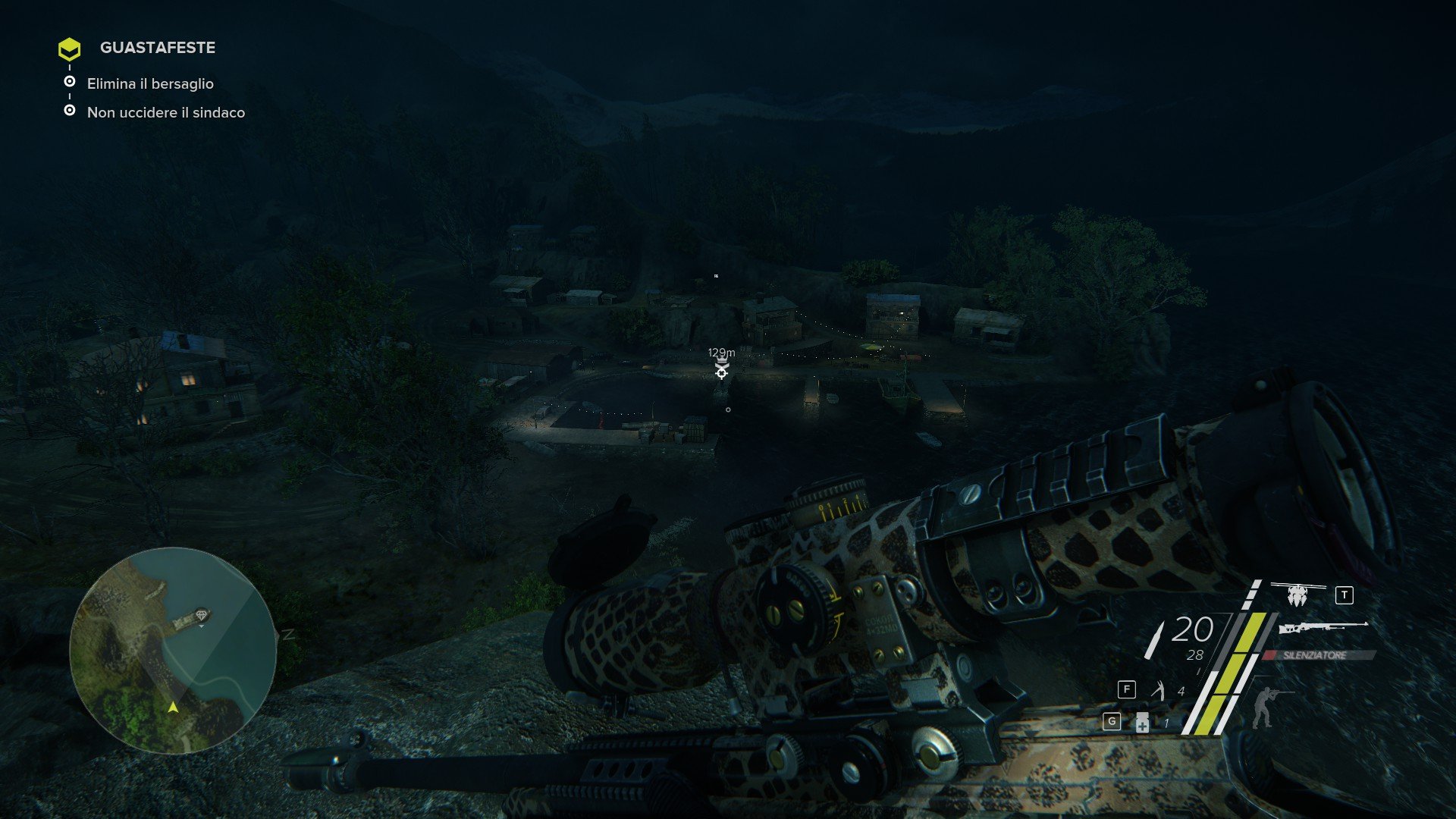The width and height of the screenshot is (1456, 819).
Task: Select the 'Non uccidere il sindaco' objective
Action: tap(165, 112)
